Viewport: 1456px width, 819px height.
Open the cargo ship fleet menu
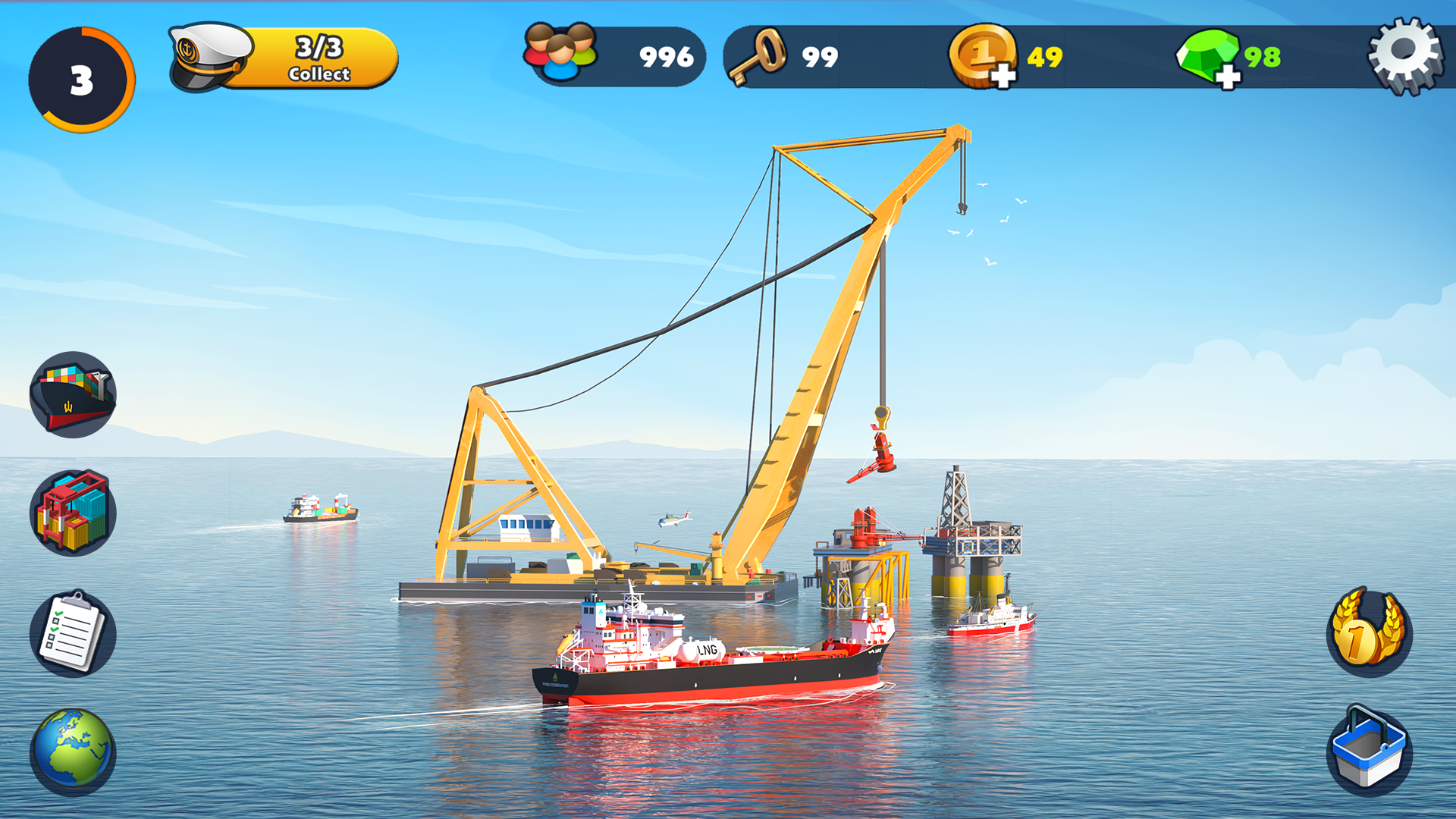click(72, 393)
